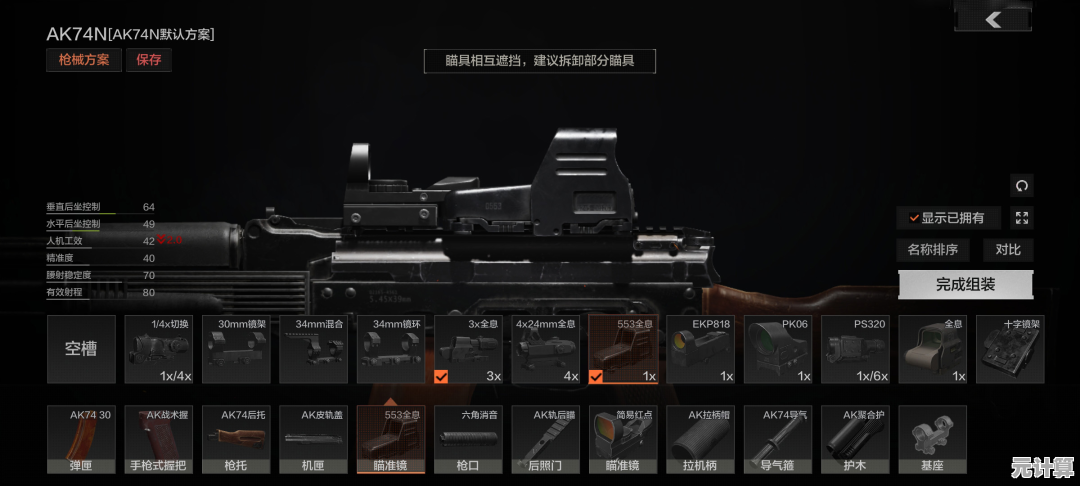Select the 空槽 empty slot option
The height and width of the screenshot is (486, 1080).
point(81,349)
